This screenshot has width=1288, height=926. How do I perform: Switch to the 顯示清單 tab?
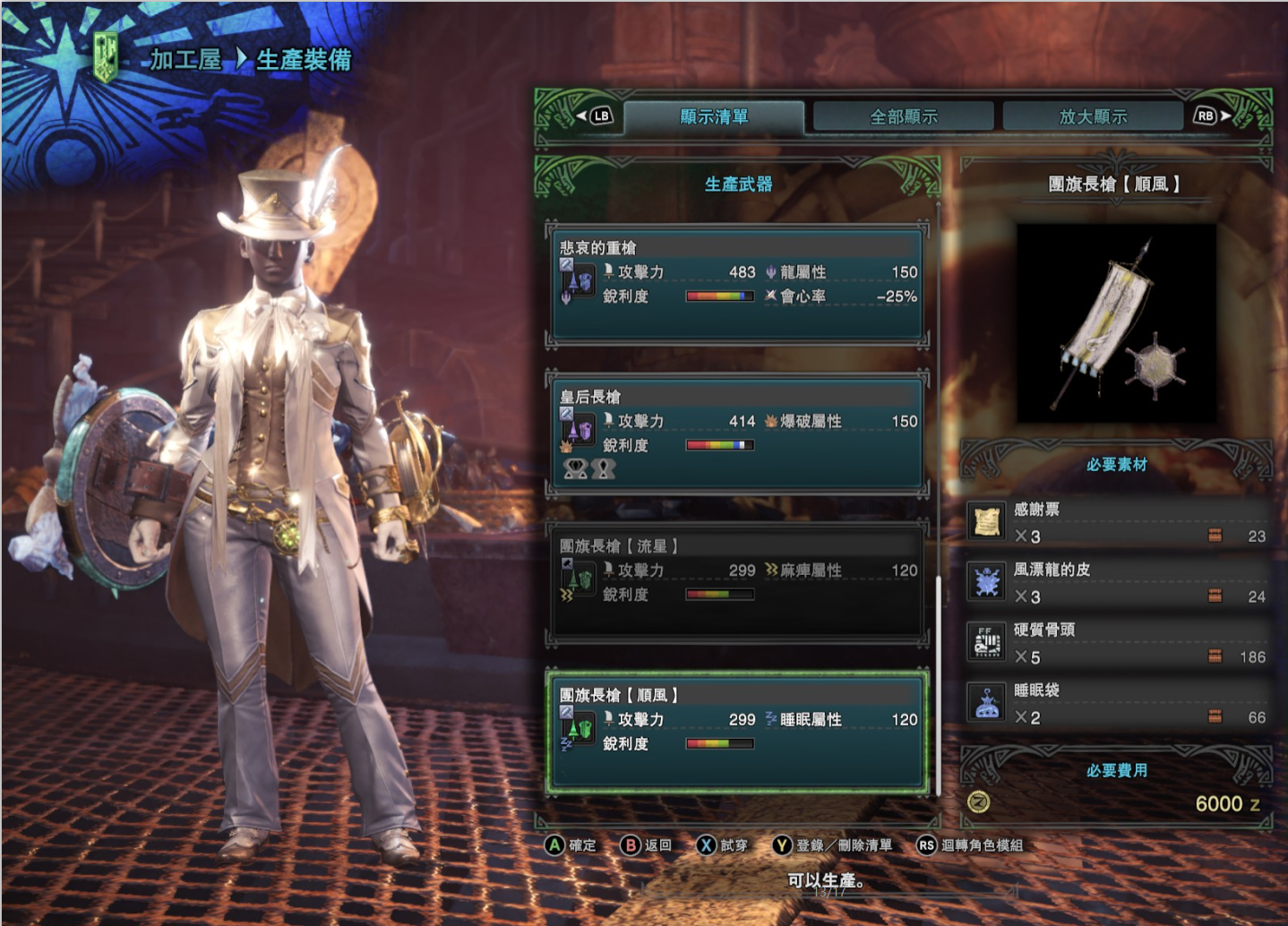coord(714,116)
